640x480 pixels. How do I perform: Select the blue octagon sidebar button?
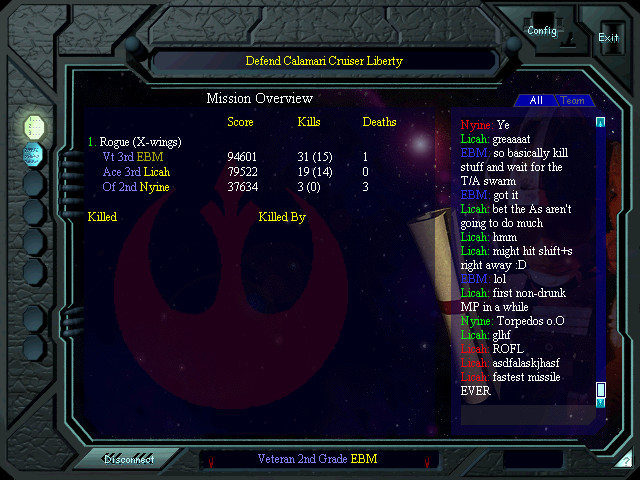point(34,154)
